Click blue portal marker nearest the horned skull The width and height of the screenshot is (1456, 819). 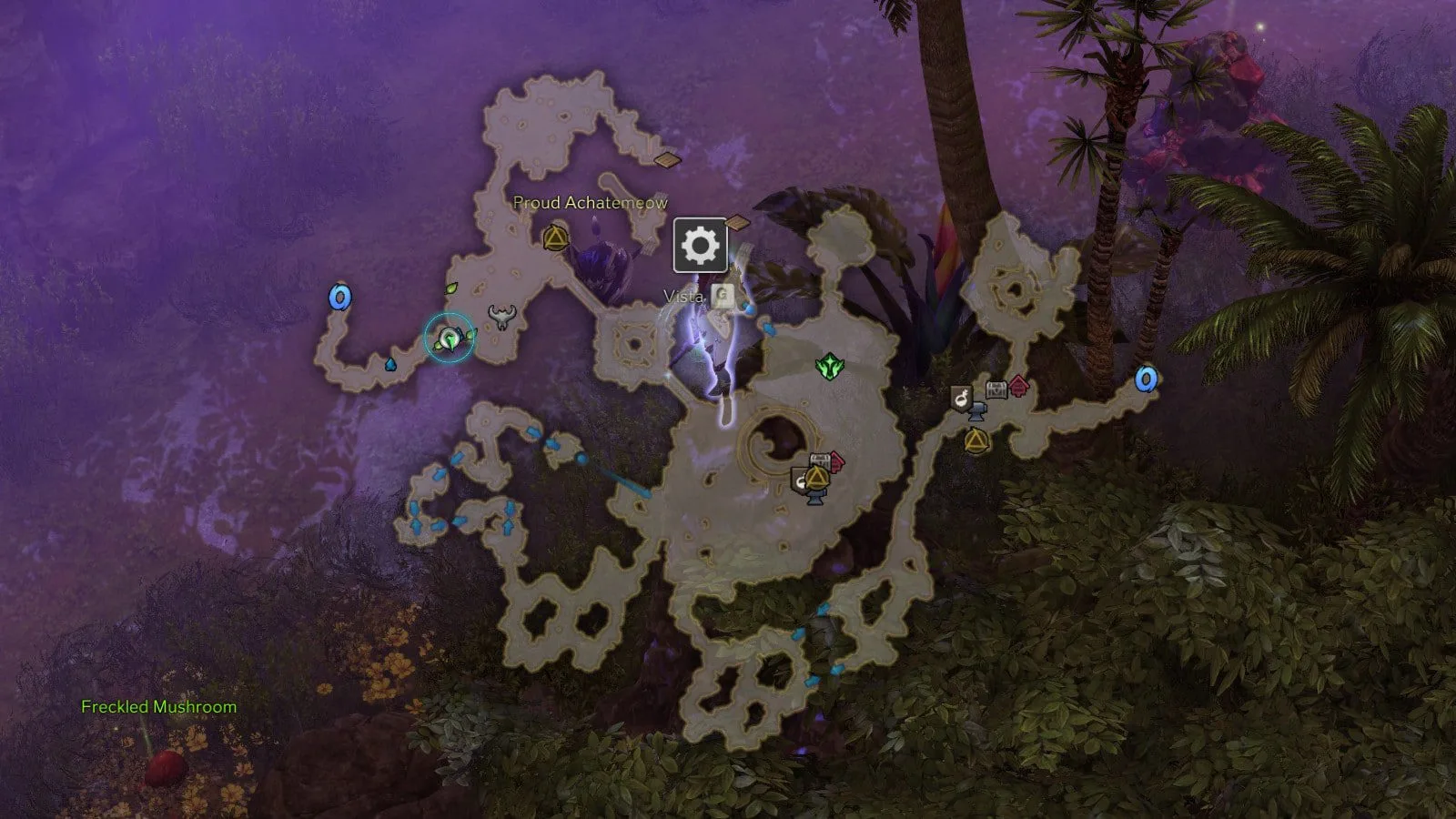340,298
